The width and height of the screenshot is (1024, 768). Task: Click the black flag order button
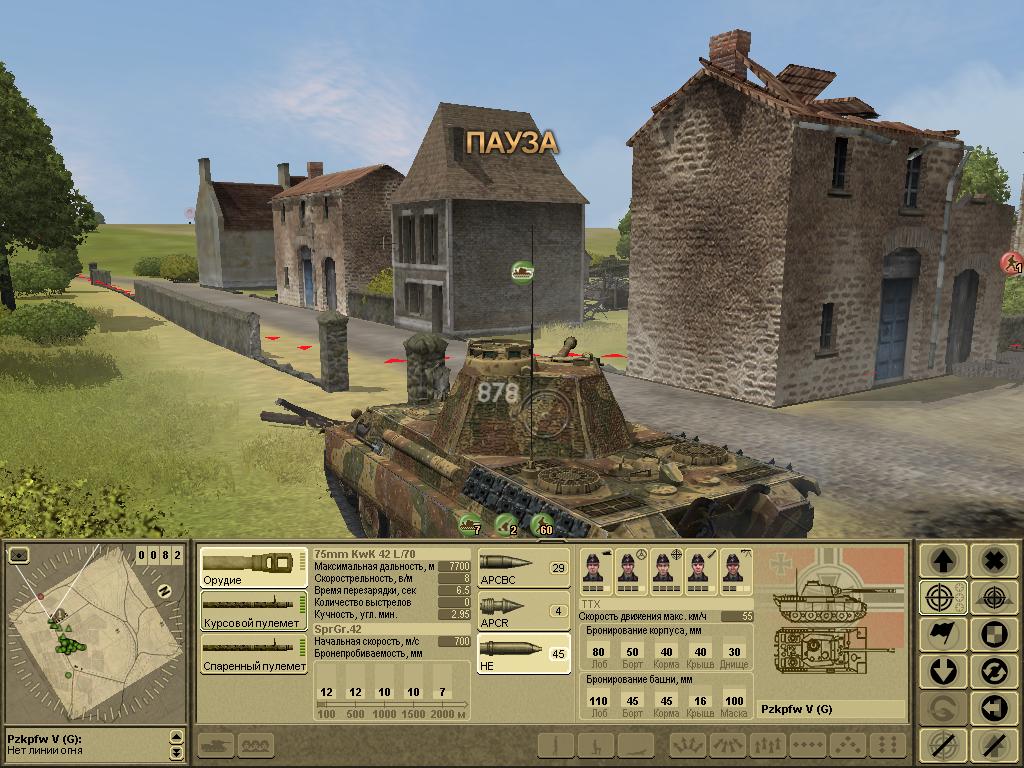944,635
